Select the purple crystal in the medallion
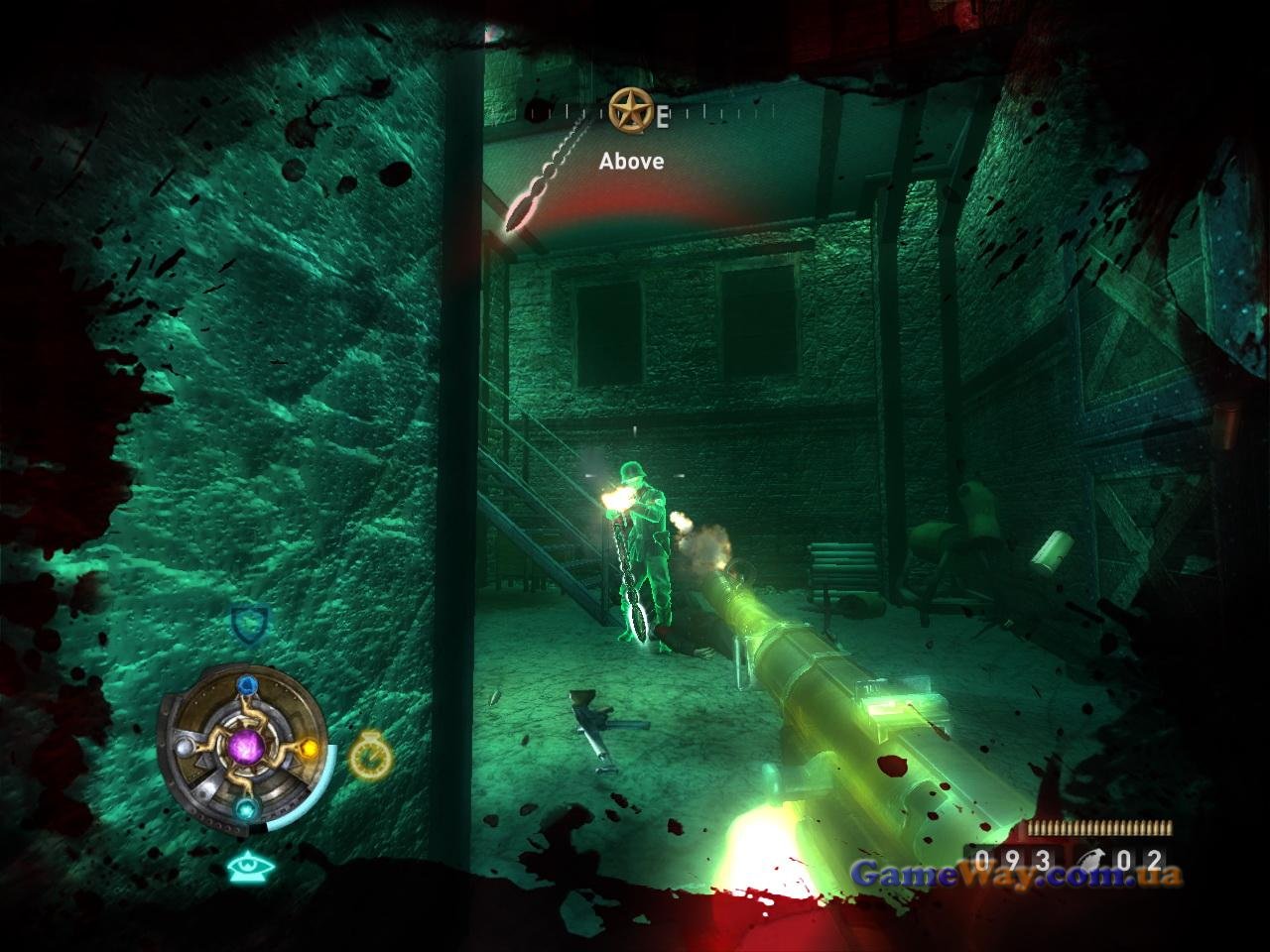The height and width of the screenshot is (952, 1270). point(246,745)
